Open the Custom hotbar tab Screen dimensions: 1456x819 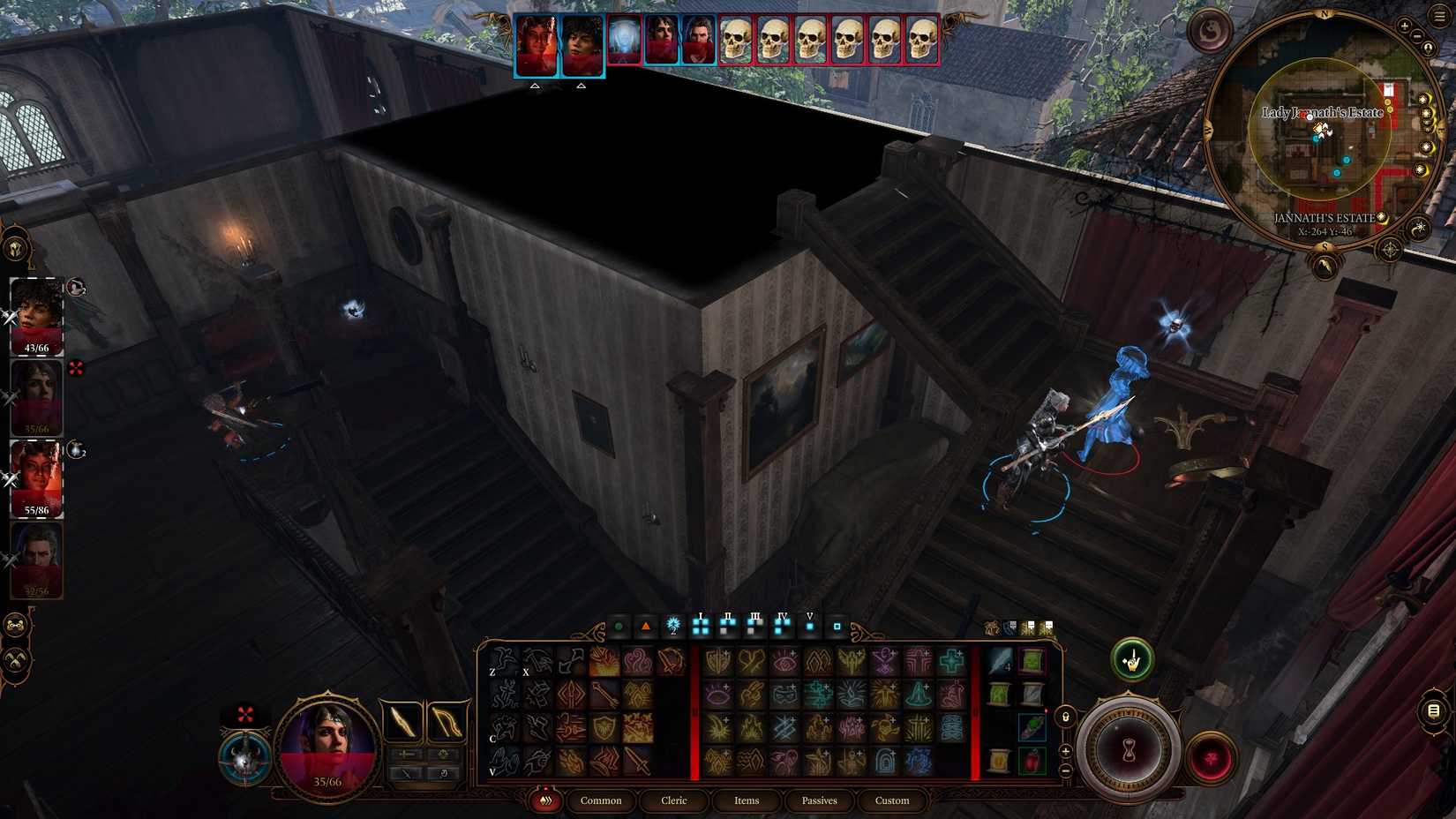tap(892, 800)
